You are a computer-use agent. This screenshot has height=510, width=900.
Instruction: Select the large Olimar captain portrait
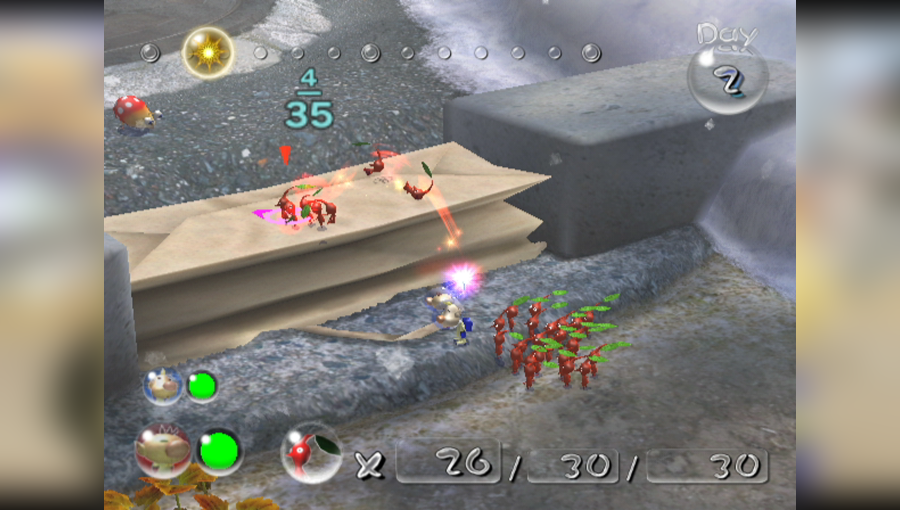coord(163,450)
